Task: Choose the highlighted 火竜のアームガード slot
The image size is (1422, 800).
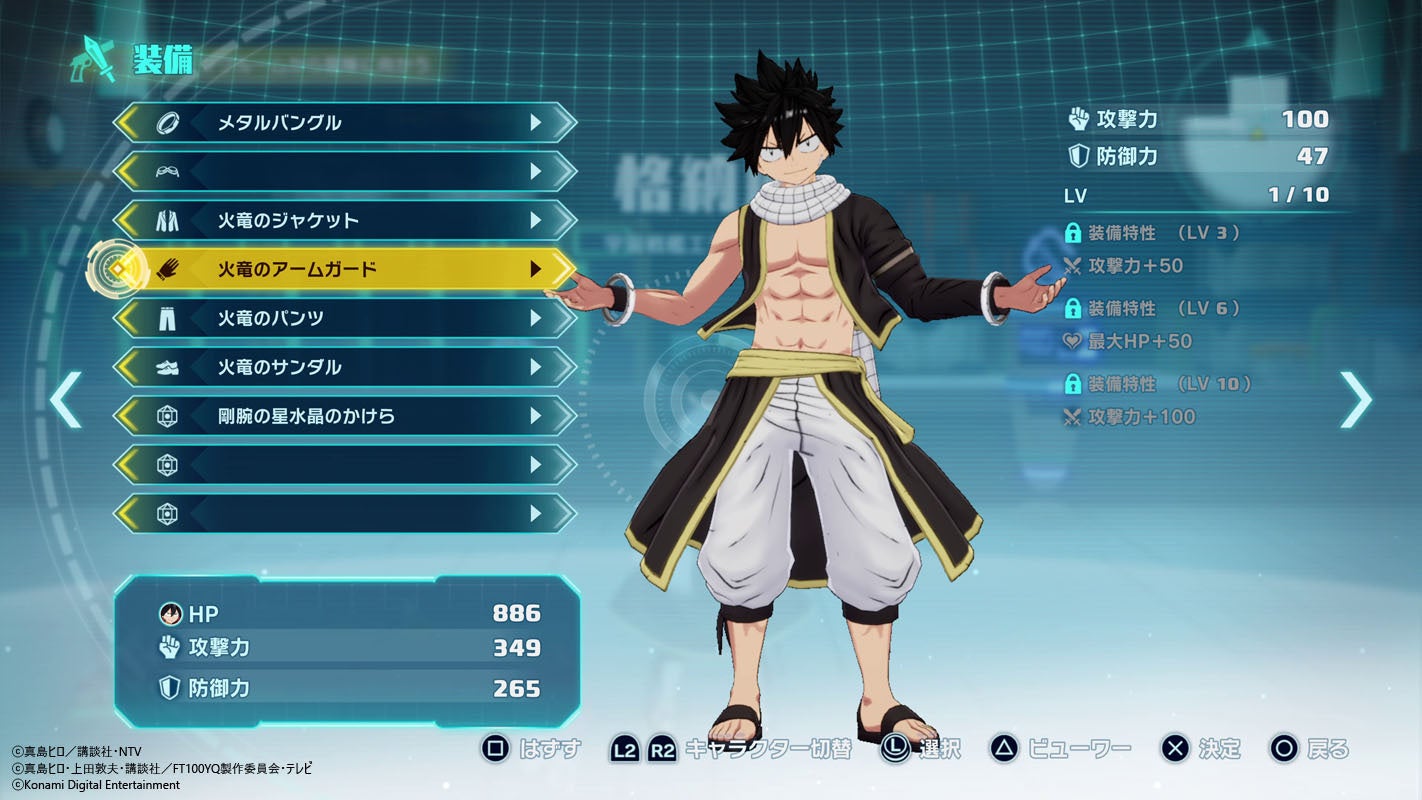Action: coord(345,269)
